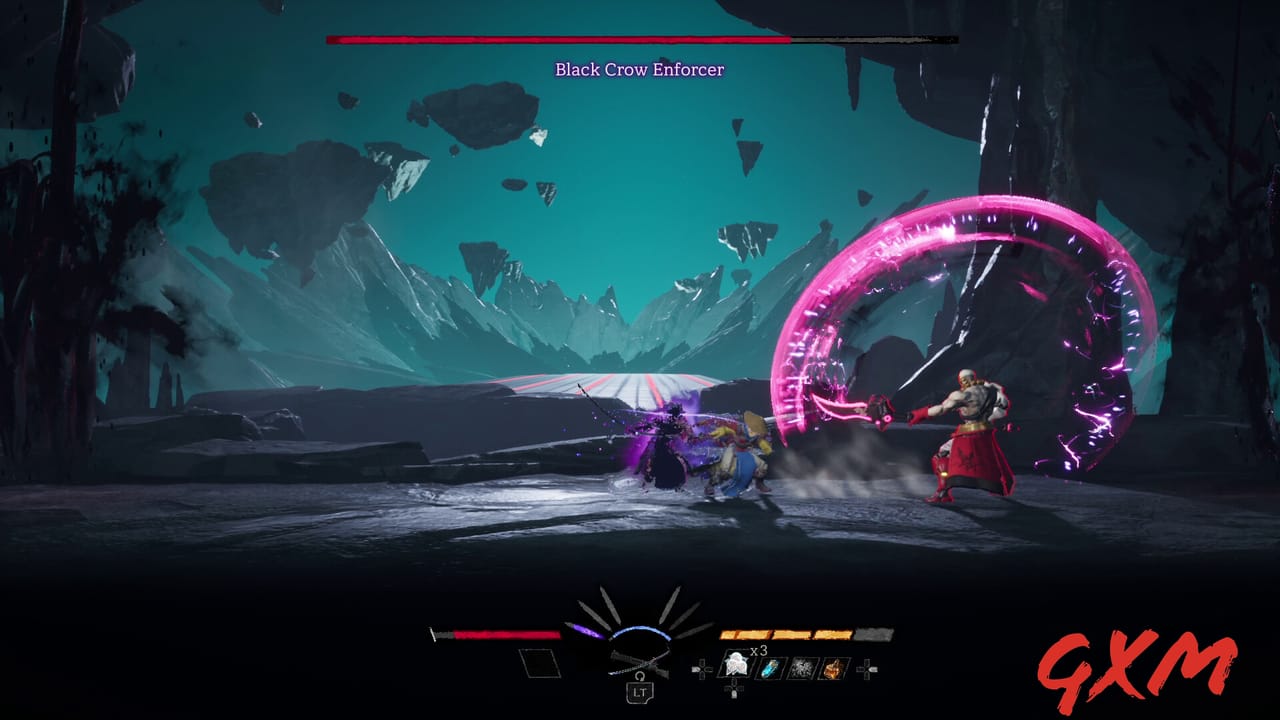This screenshot has height=720, width=1280.
Task: Click the blue spirit arc gauge icon
Action: coord(640,630)
